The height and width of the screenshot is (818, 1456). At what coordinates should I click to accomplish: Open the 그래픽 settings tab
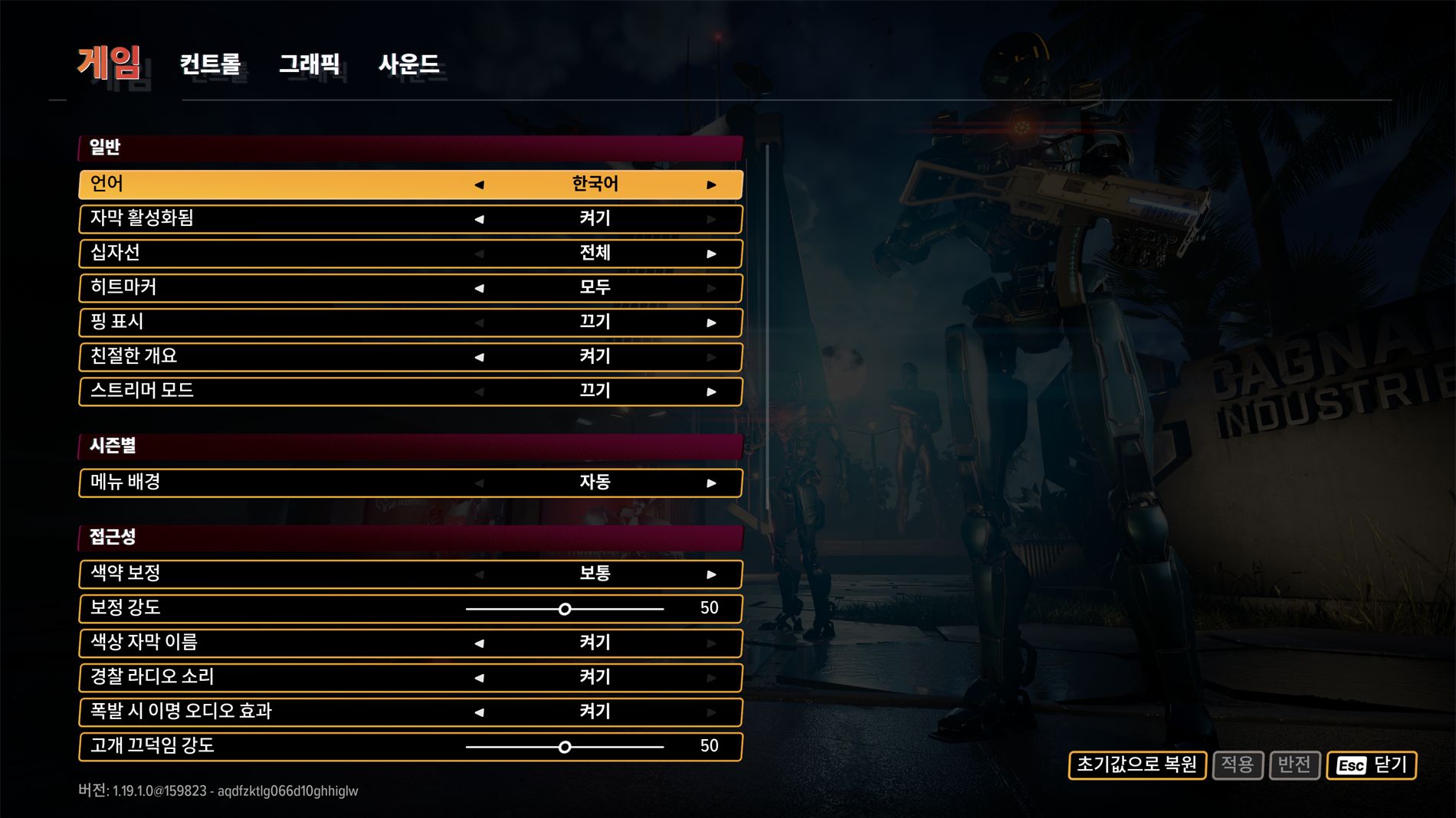click(309, 64)
